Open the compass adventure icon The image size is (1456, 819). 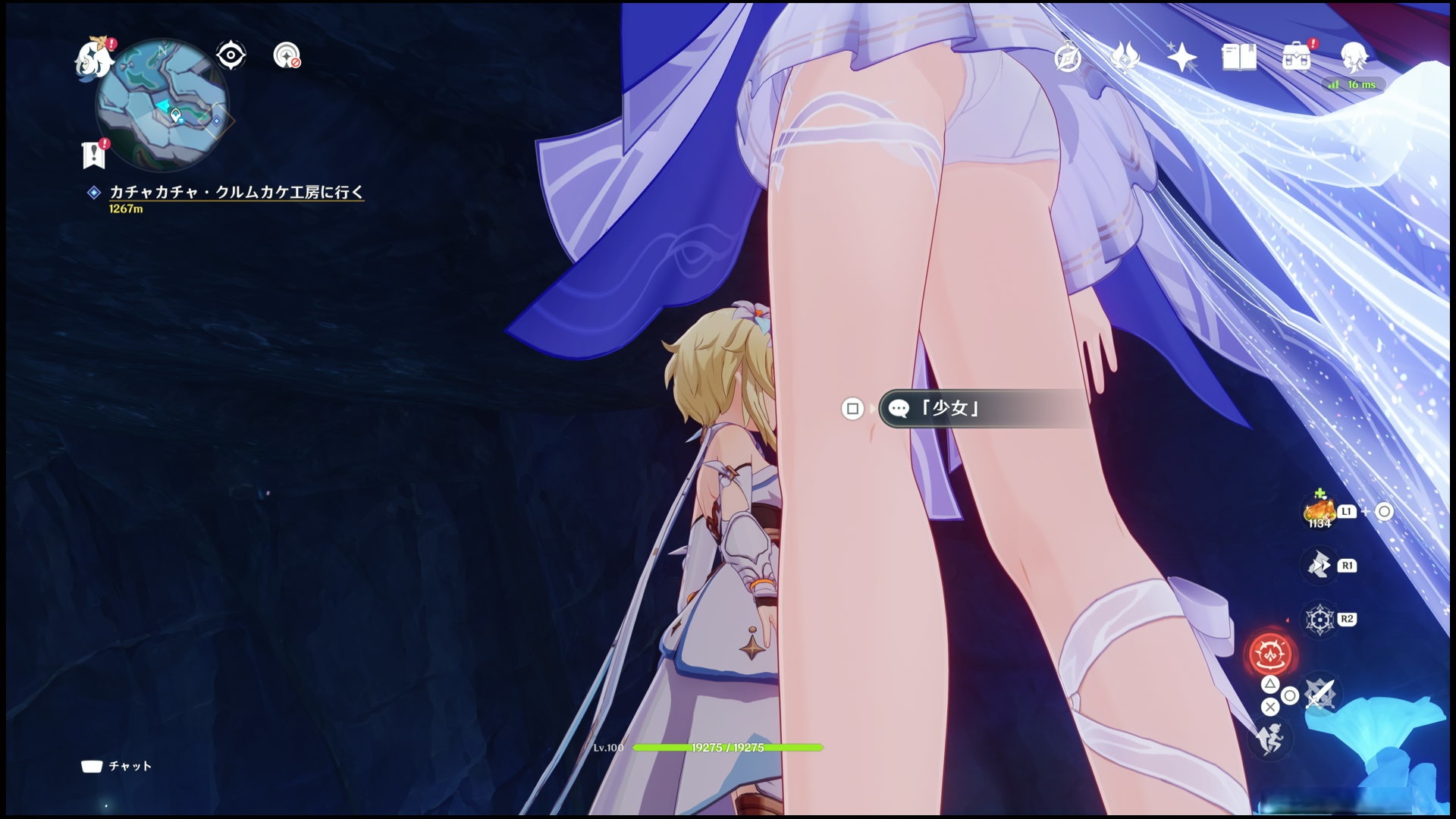pyautogui.click(x=1068, y=58)
